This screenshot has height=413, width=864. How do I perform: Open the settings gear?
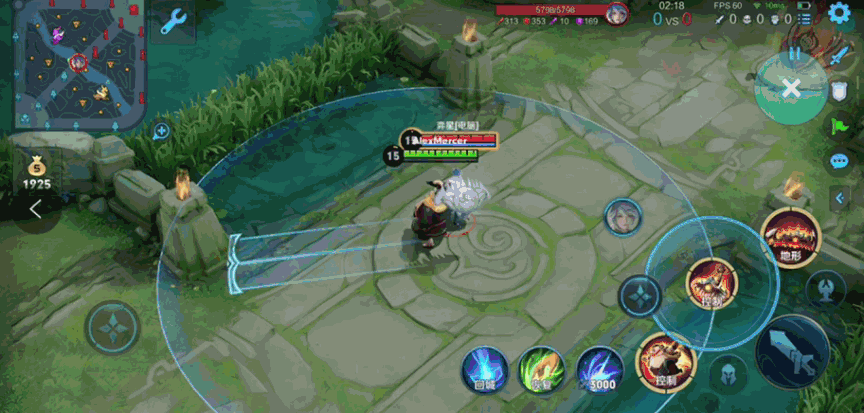839,13
